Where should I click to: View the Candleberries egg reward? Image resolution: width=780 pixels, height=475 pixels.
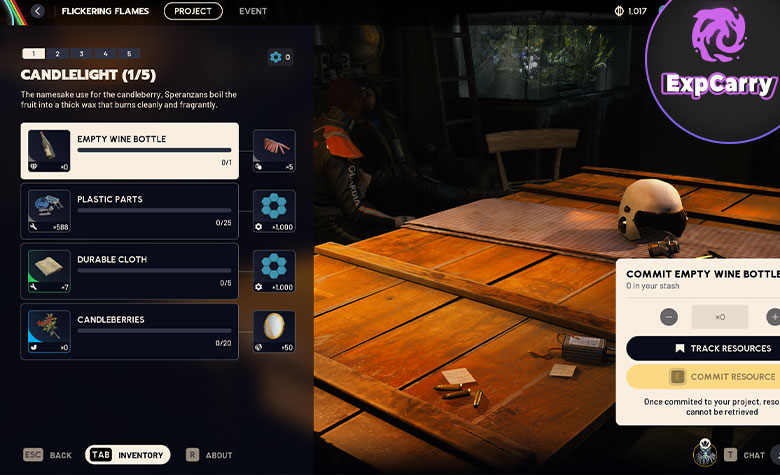point(274,331)
